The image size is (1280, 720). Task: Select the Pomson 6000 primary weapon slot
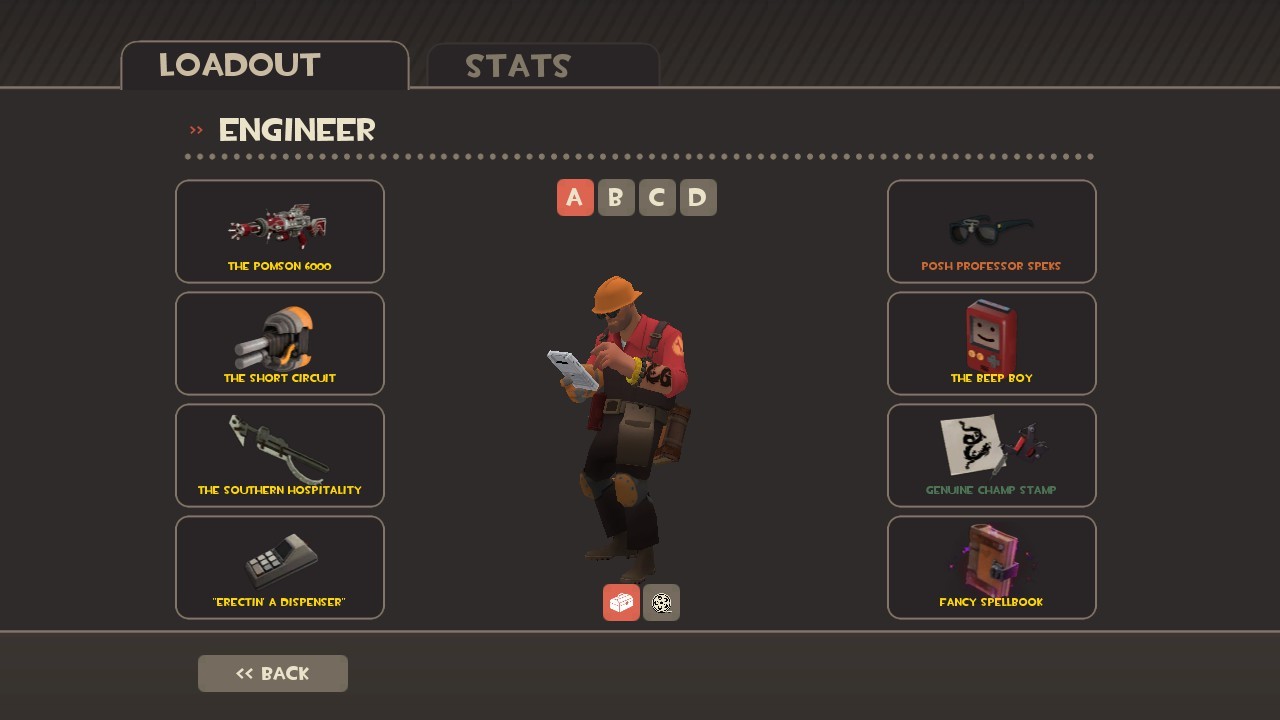click(280, 231)
